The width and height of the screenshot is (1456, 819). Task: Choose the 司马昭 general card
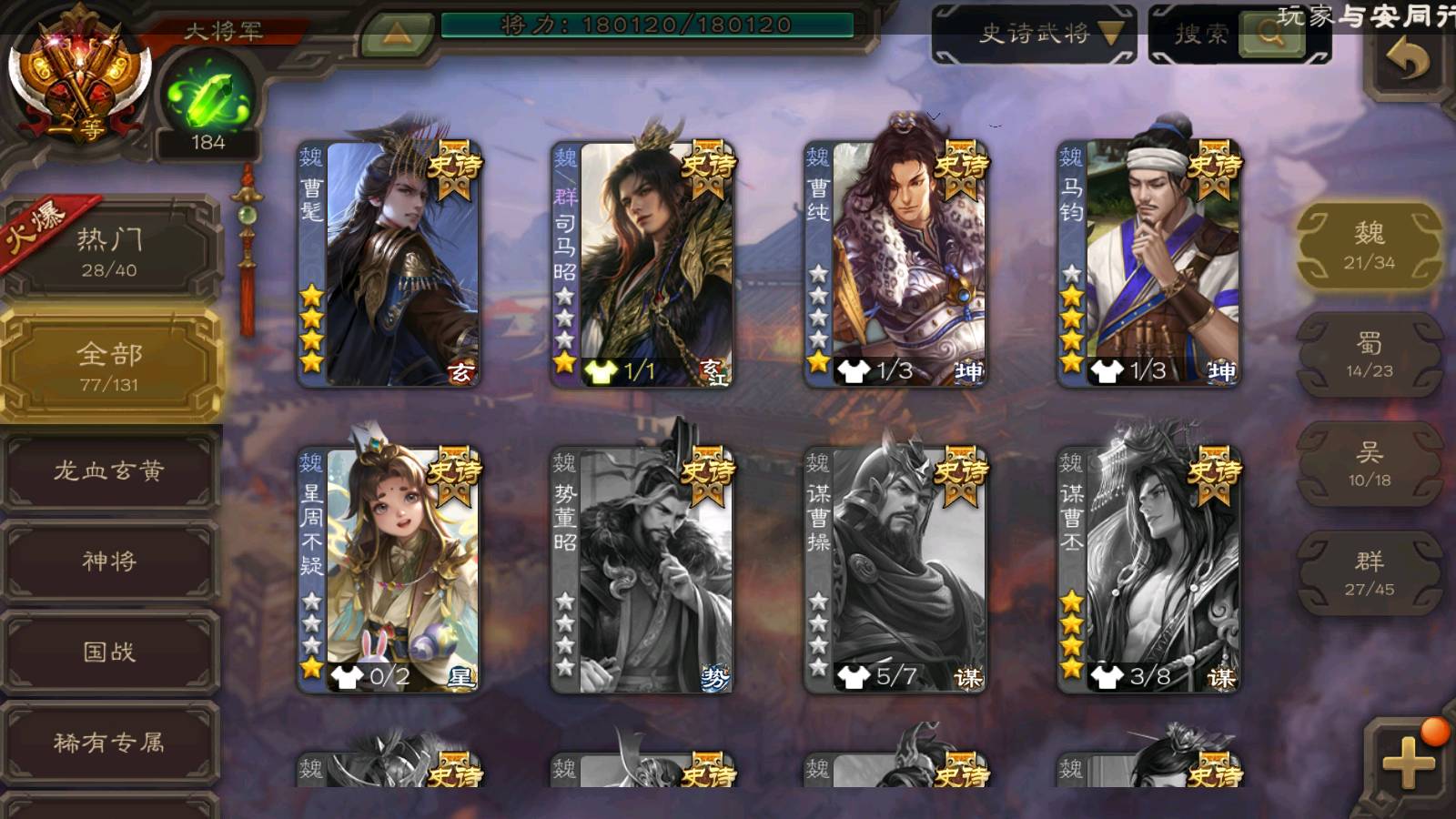click(x=642, y=264)
